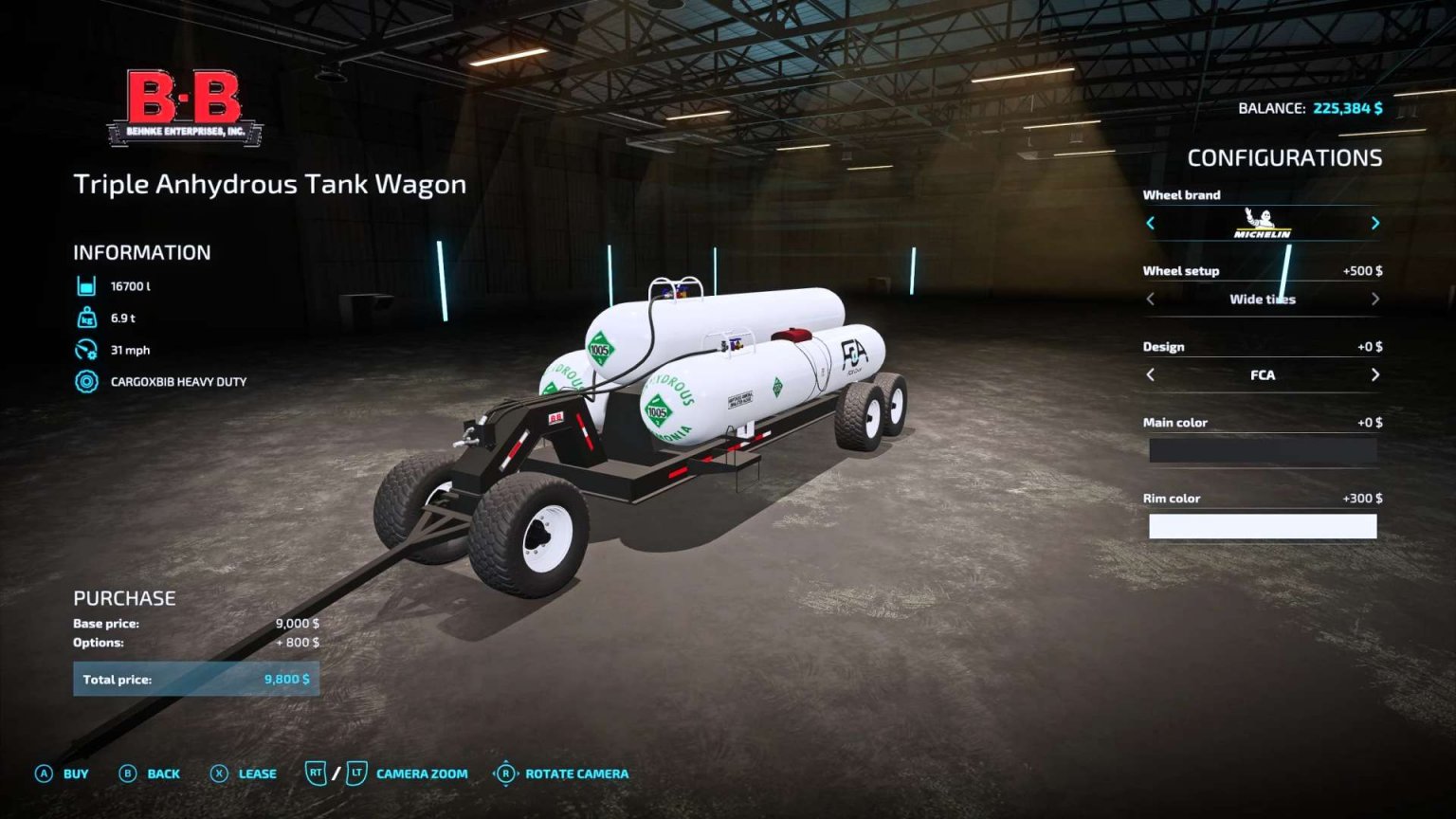Viewport: 1456px width, 819px height.
Task: Click the CargoXBib Heavy Duty tire icon
Action: (x=86, y=380)
